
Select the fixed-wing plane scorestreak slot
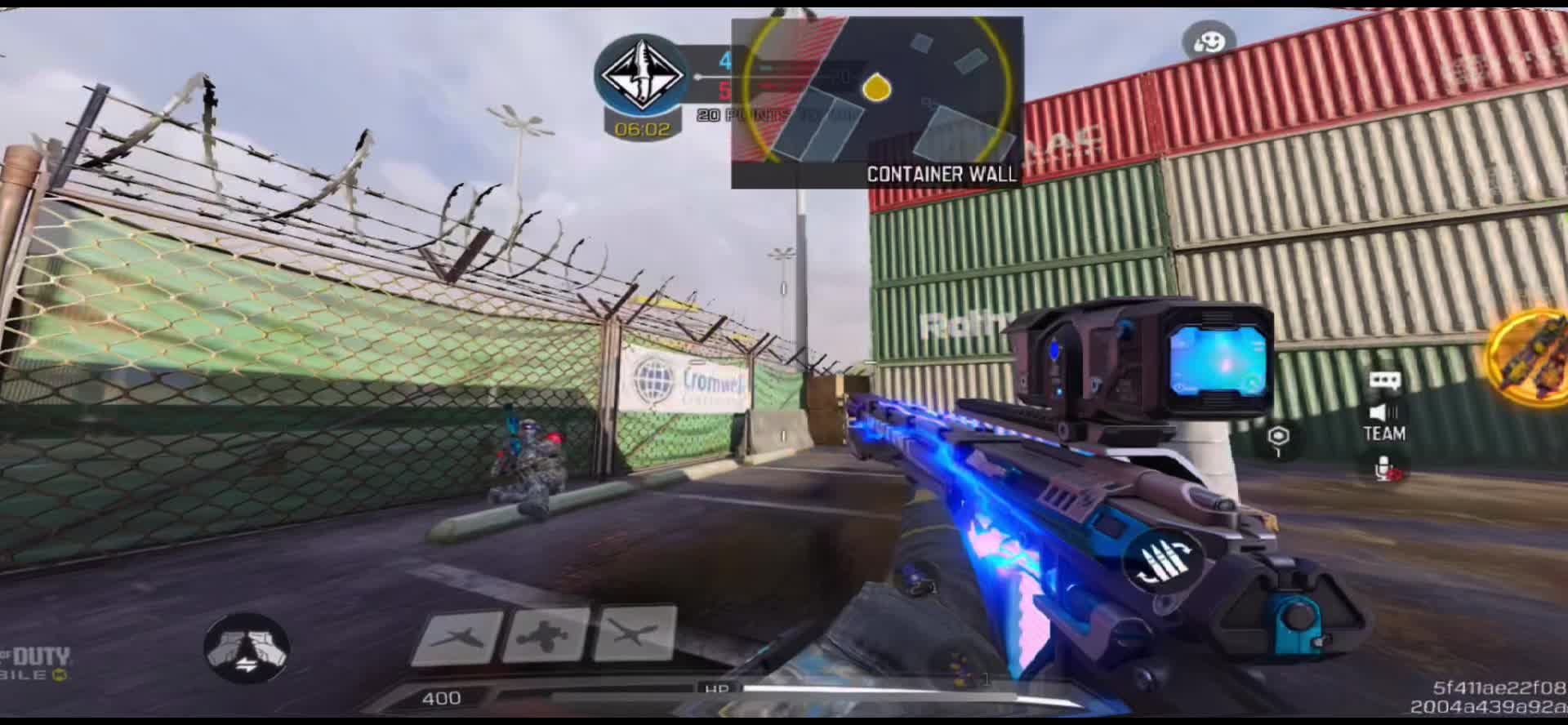click(457, 637)
